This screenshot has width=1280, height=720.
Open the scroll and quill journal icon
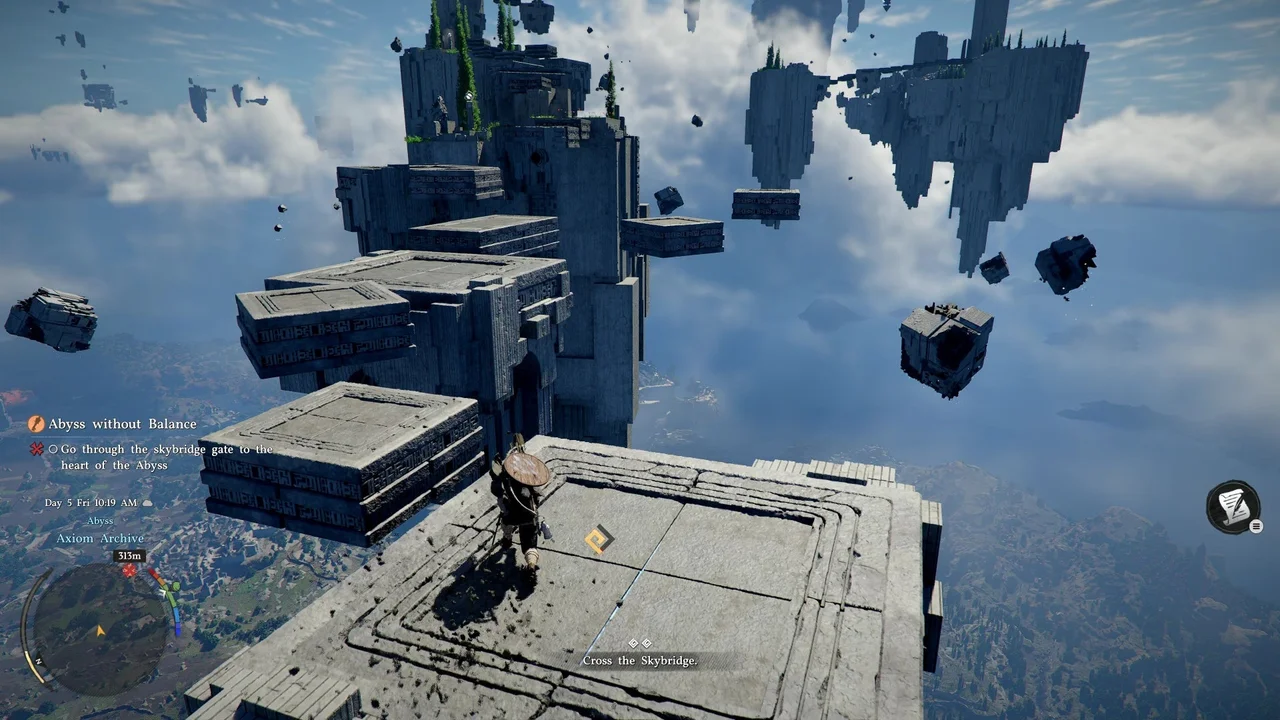click(x=1233, y=507)
